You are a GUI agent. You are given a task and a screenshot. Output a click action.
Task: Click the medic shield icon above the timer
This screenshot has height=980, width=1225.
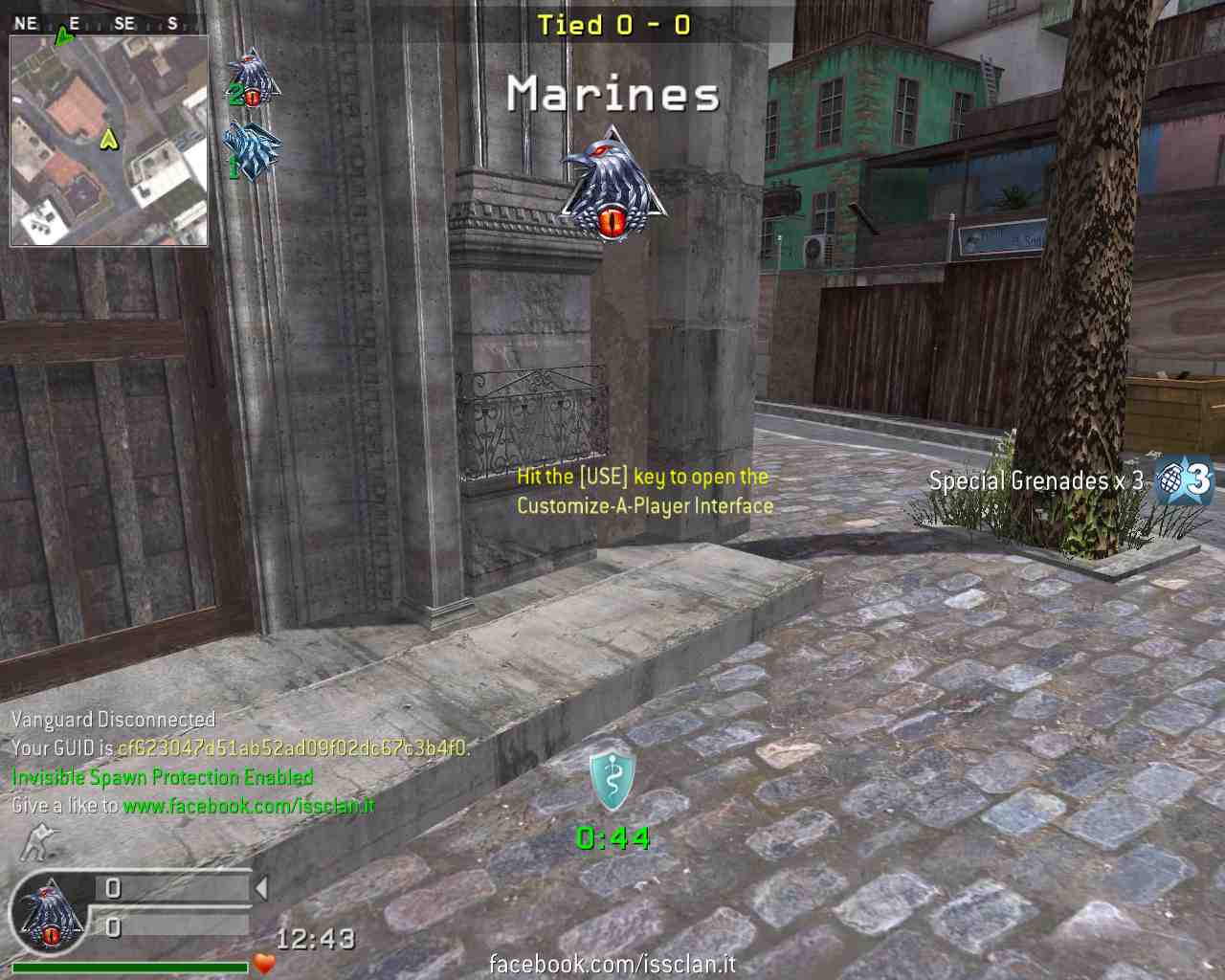(612, 779)
